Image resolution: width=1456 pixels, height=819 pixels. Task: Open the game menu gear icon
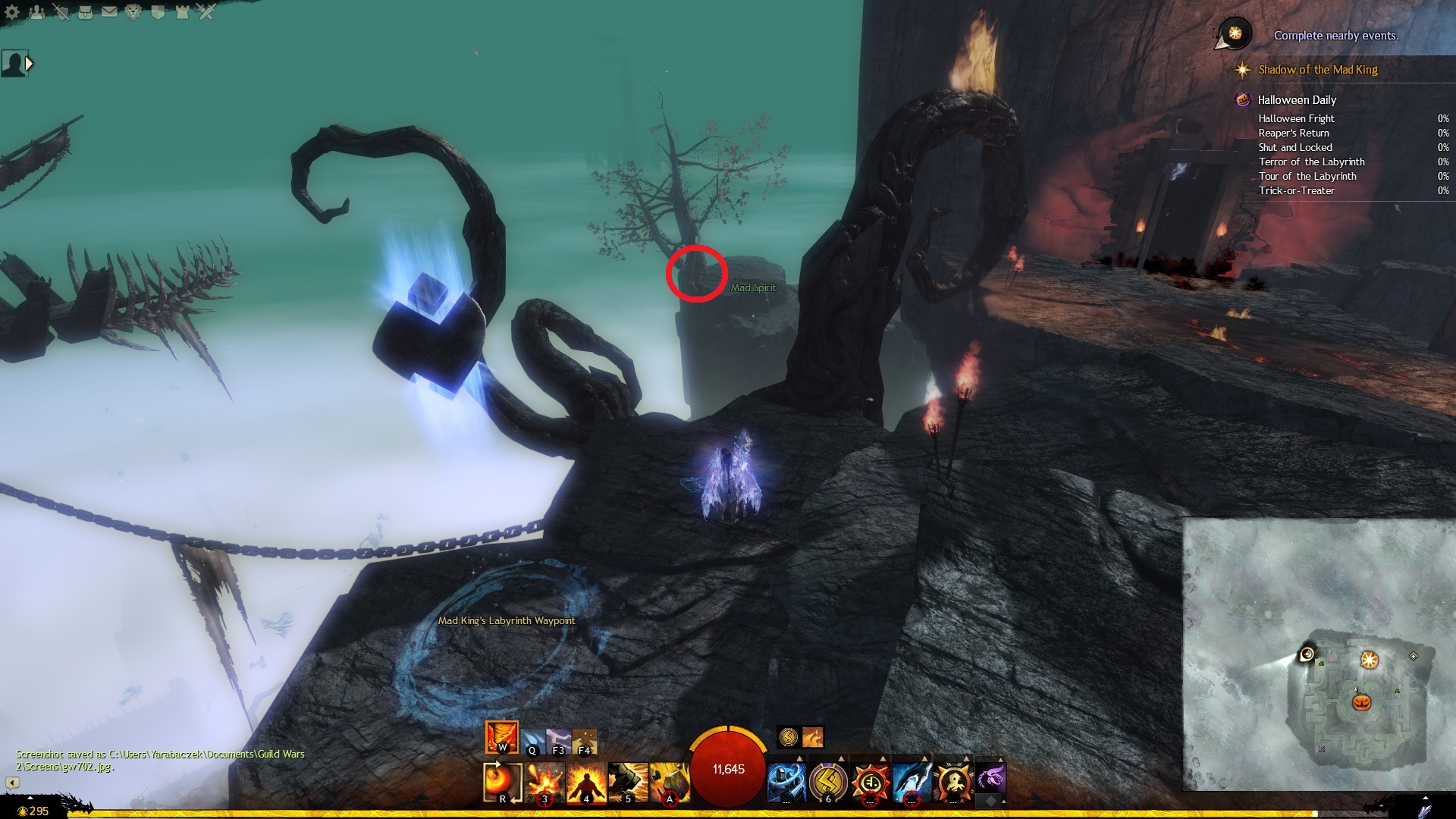coord(12,12)
